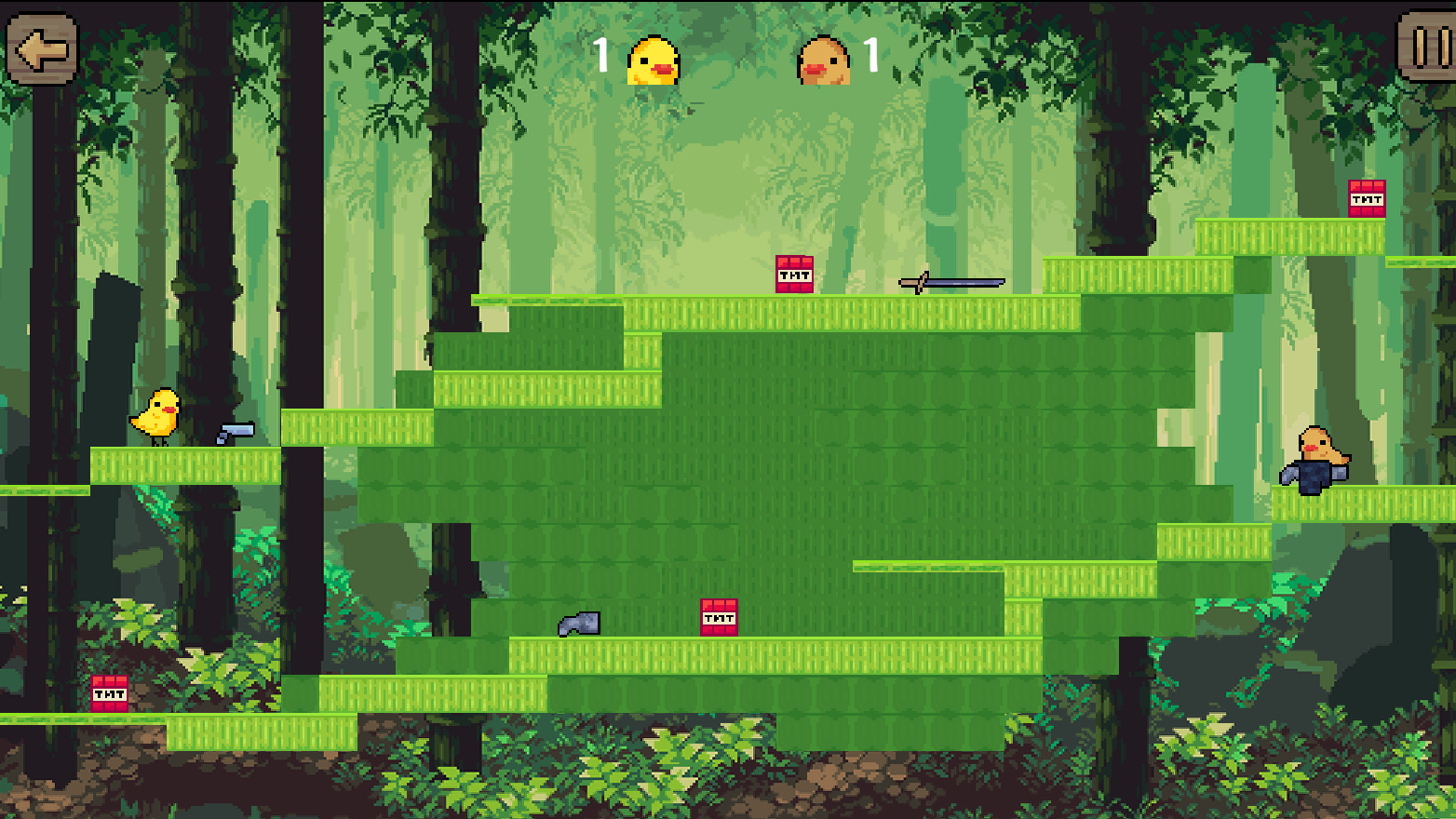
Task: Grab the pistol next to the yellow duck
Action: coord(235,432)
